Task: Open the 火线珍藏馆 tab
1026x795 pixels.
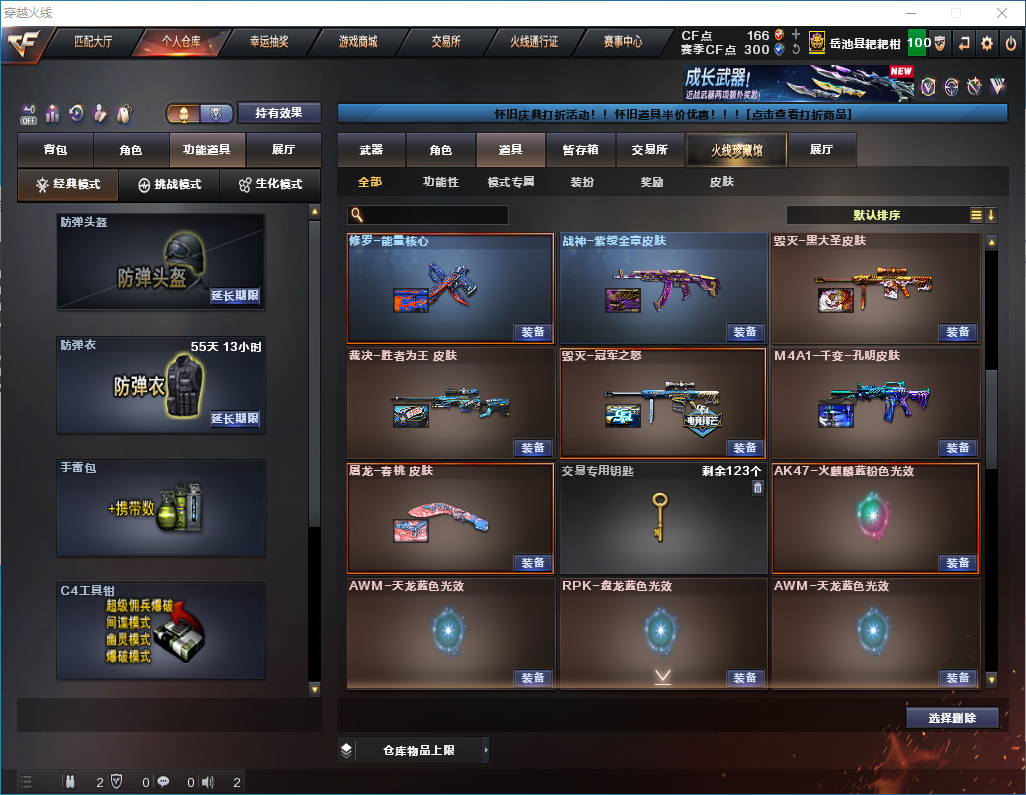Action: (x=736, y=150)
